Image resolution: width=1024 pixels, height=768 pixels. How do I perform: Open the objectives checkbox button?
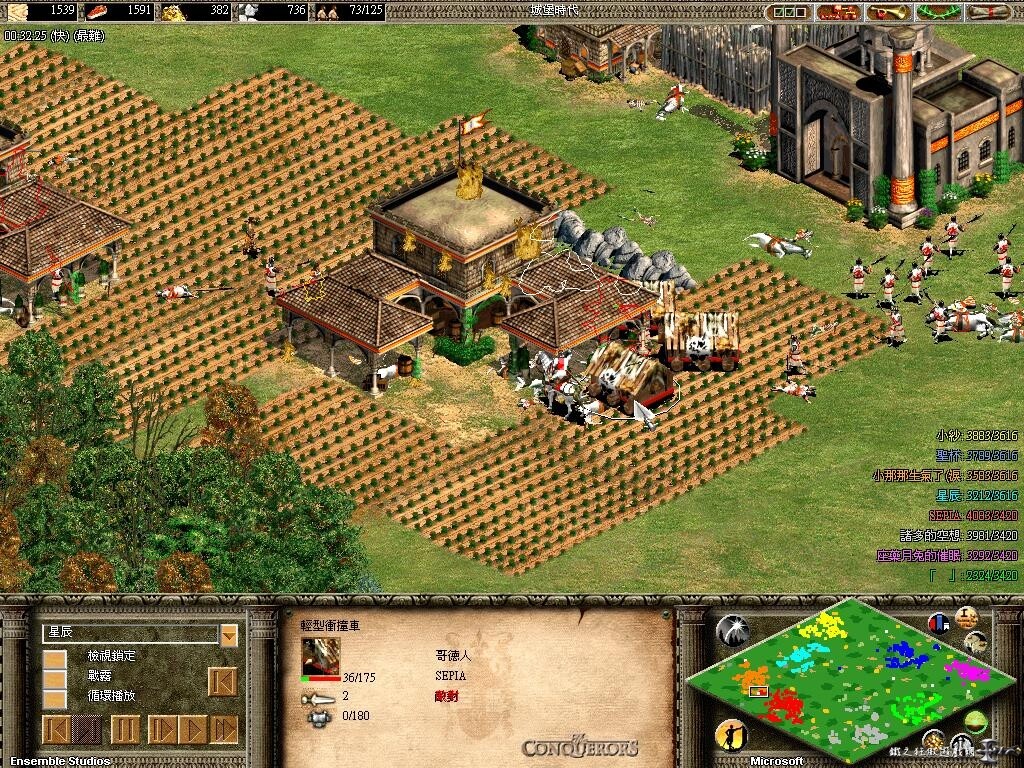click(x=789, y=12)
